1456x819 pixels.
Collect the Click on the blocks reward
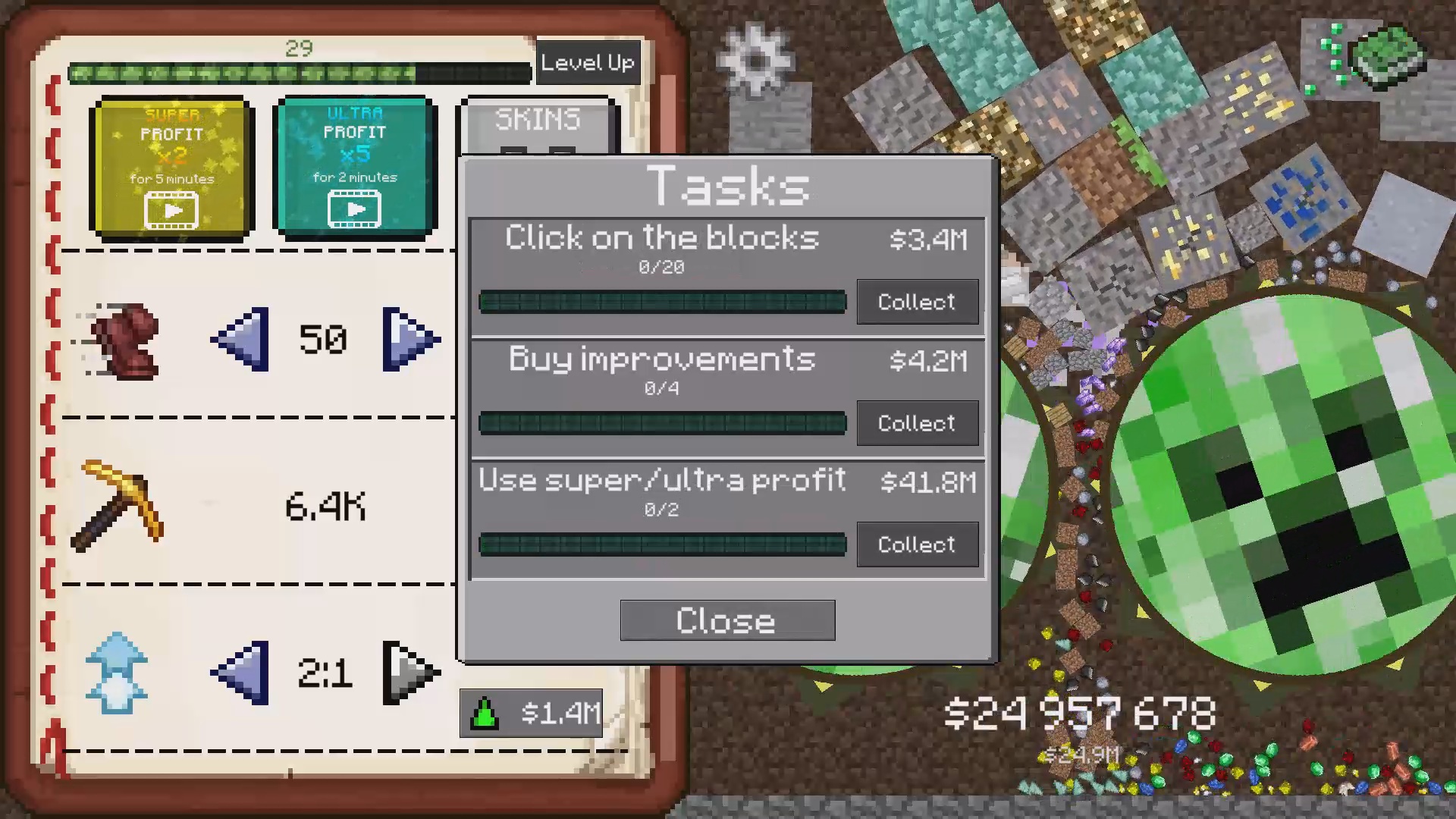tap(918, 302)
